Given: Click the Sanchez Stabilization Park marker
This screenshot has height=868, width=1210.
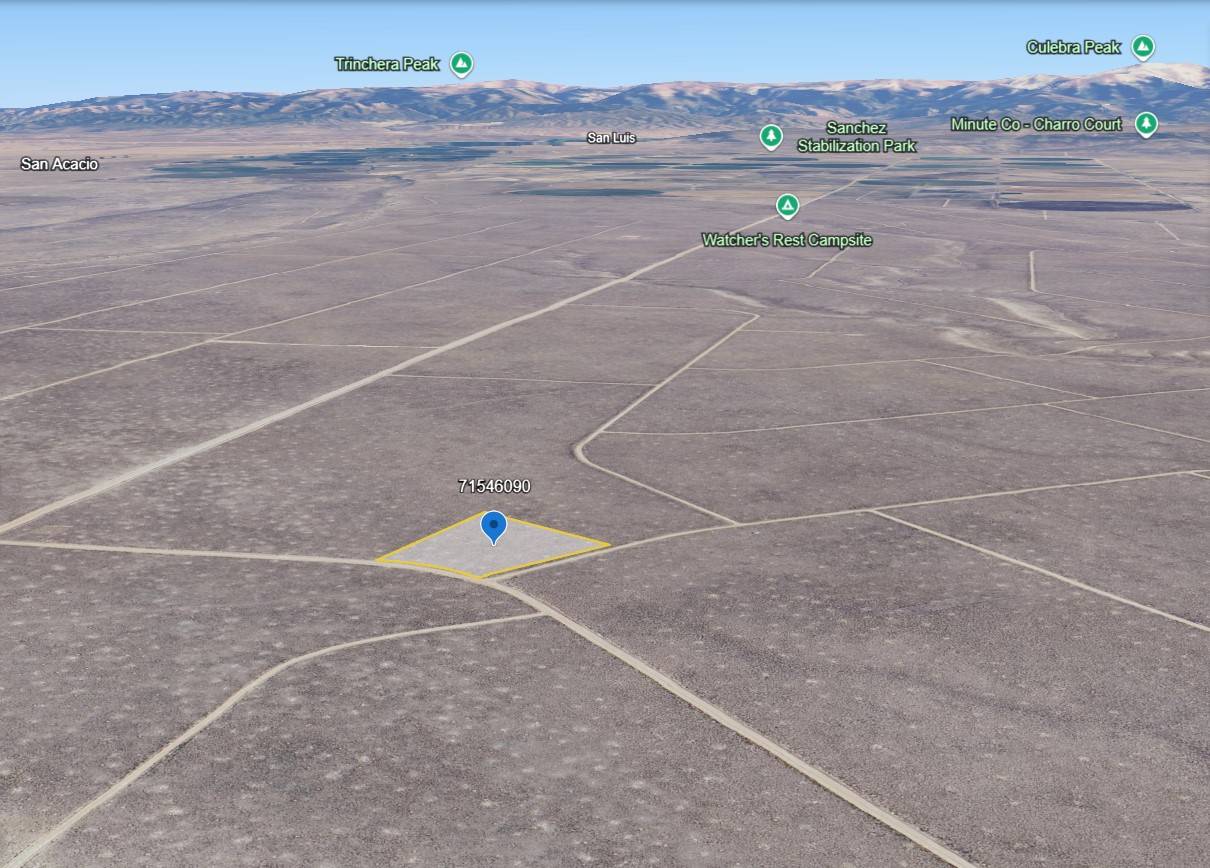Looking at the screenshot, I should 770,136.
